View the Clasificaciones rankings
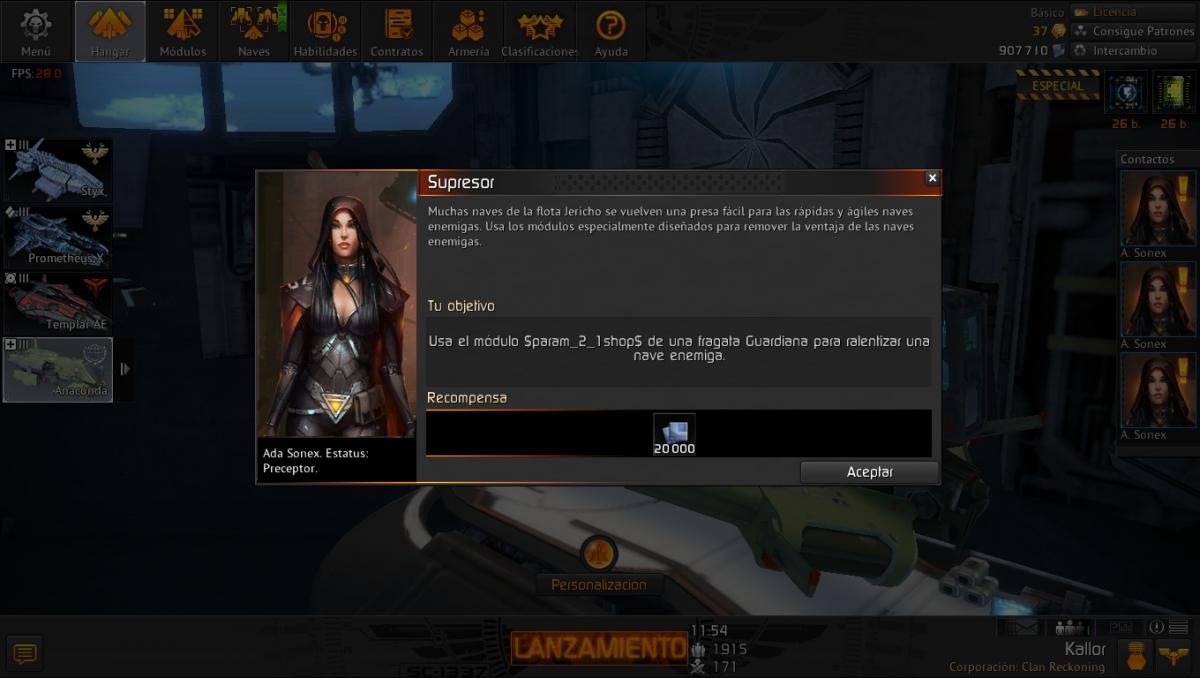Viewport: 1200px width, 678px height. [539, 32]
